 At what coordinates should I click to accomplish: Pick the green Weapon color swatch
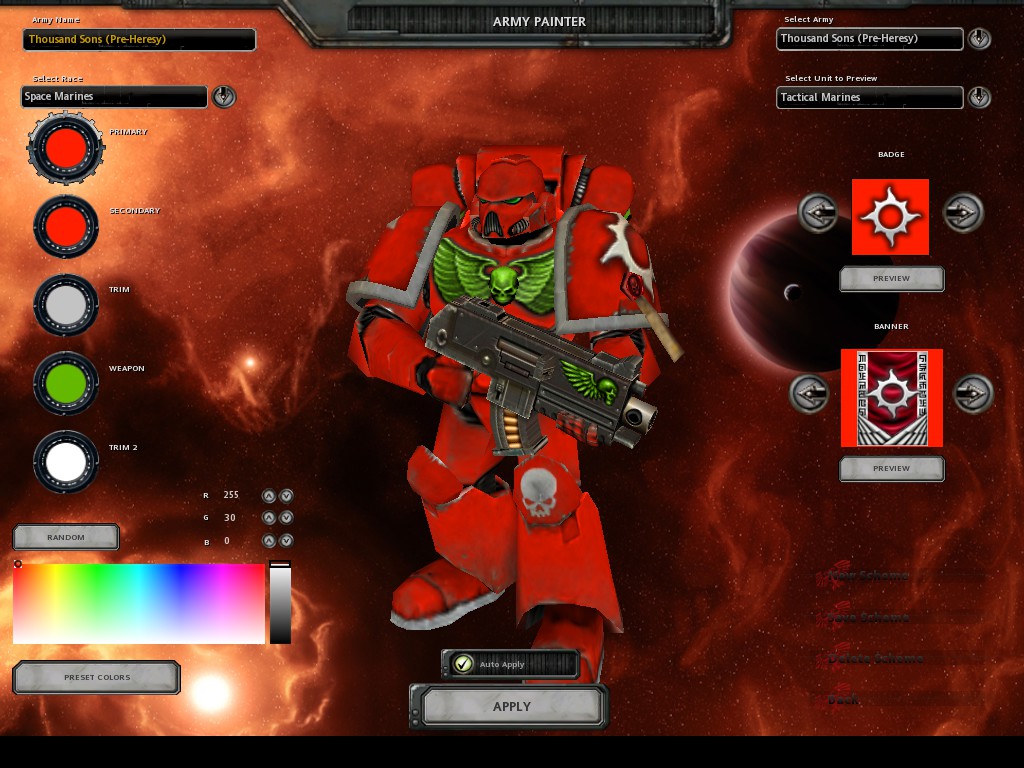click(66, 384)
